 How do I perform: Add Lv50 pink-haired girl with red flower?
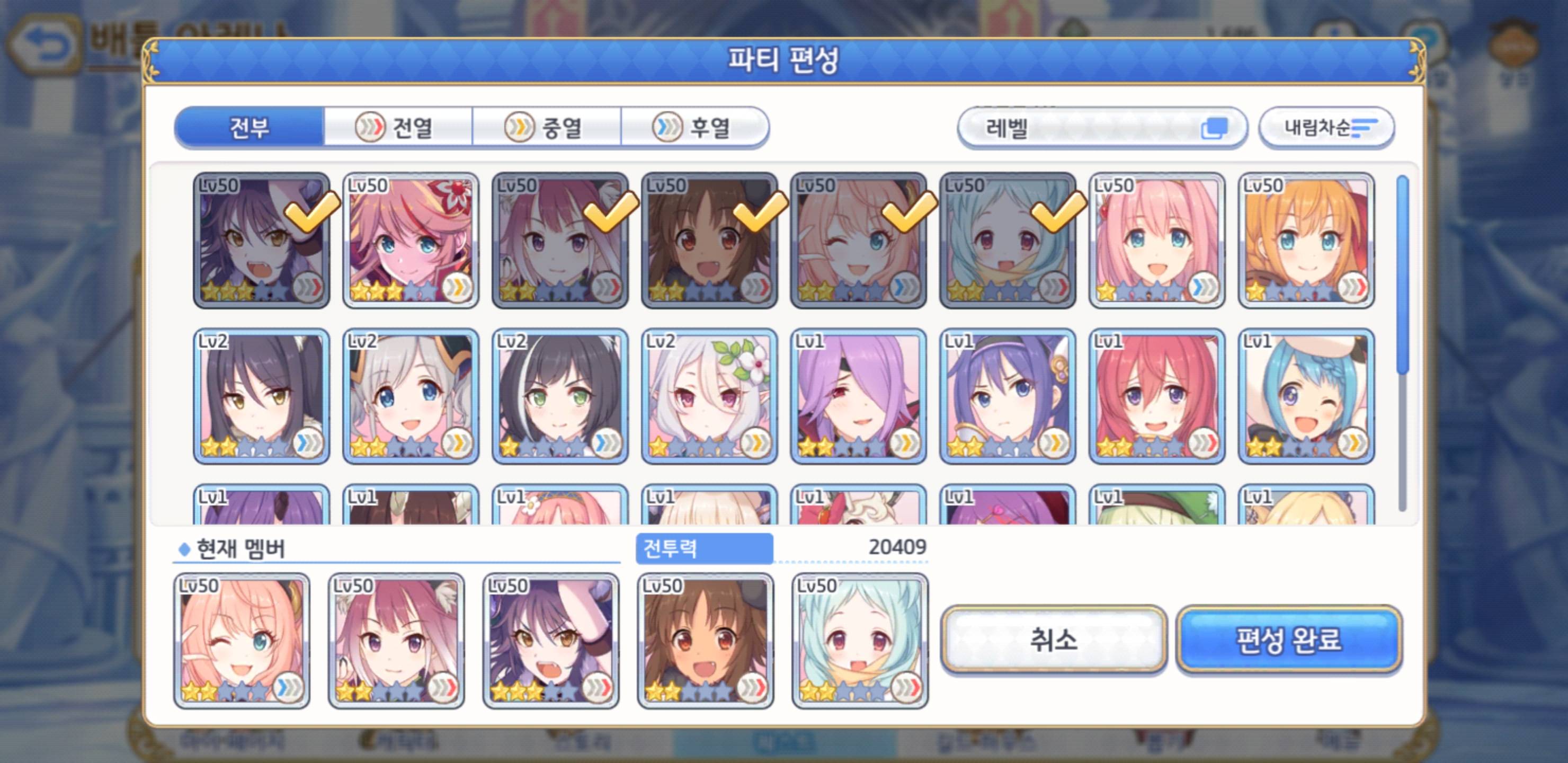coord(411,241)
